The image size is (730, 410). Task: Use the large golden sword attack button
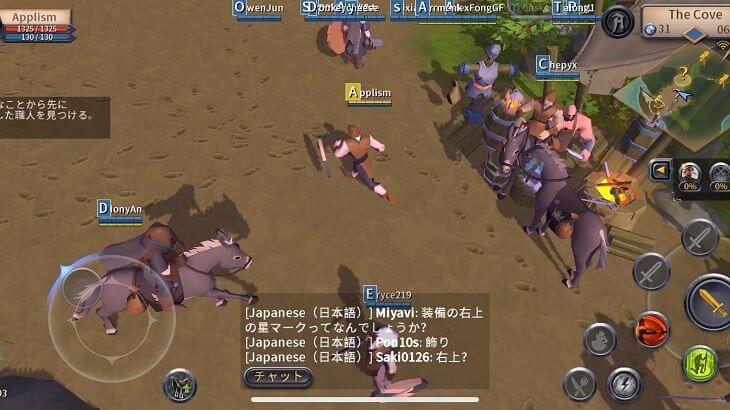tap(711, 302)
